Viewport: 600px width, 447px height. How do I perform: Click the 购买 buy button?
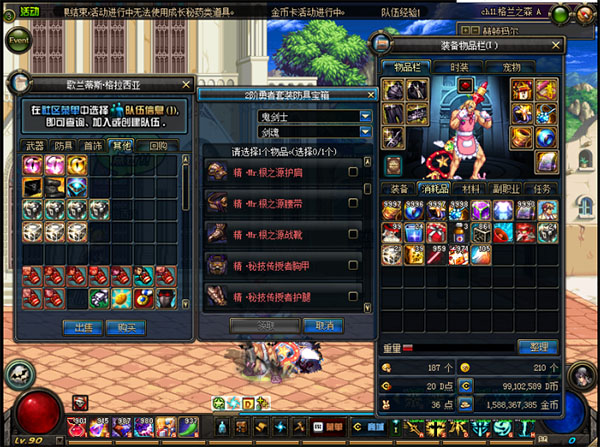(x=122, y=327)
